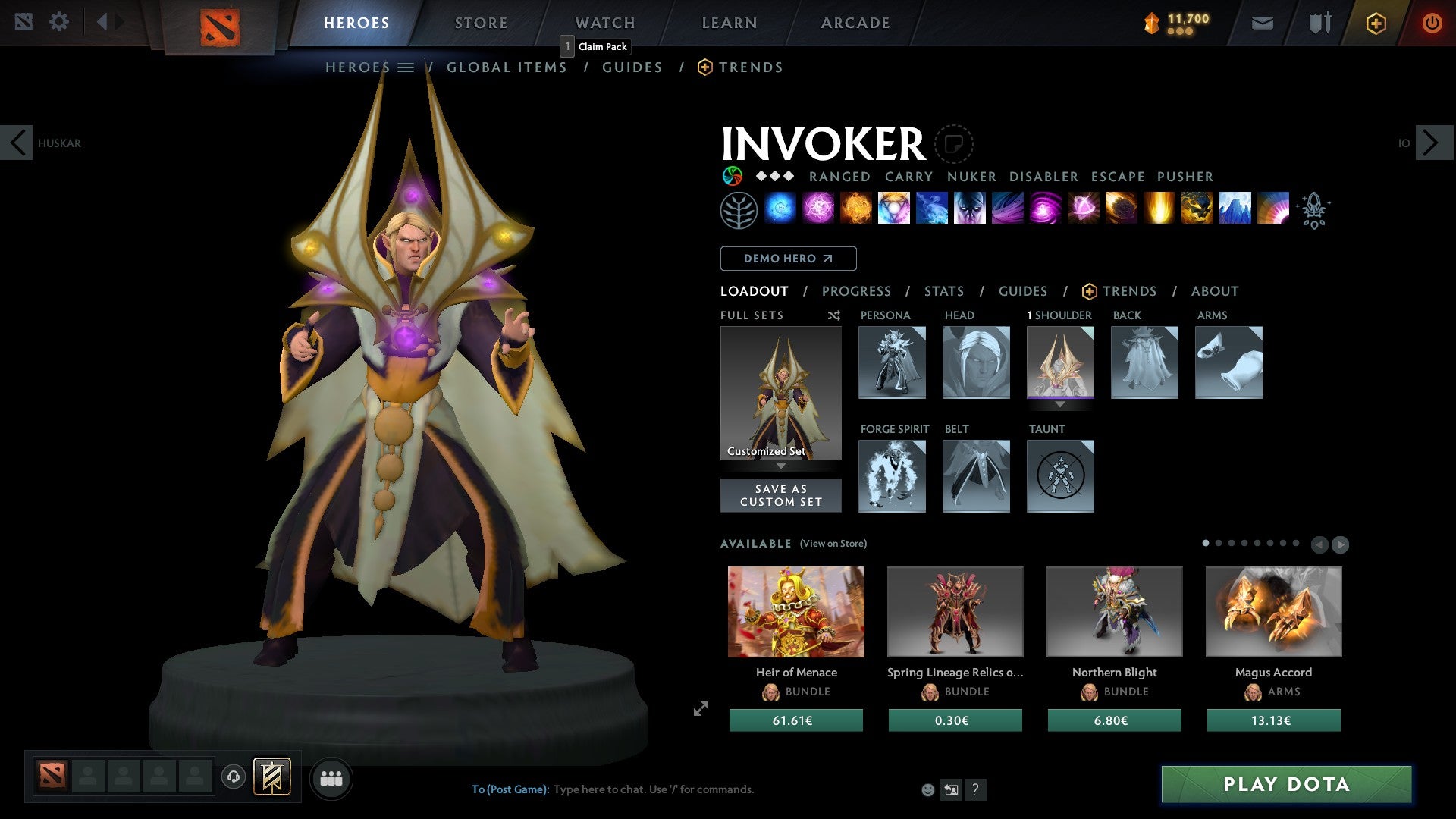The image size is (1456, 819).
Task: Expand the Heroes hamburger menu
Action: point(406,67)
